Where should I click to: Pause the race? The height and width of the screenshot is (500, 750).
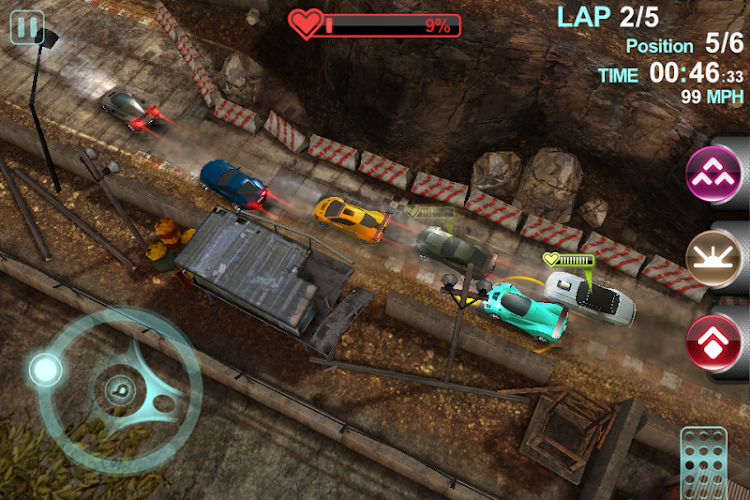click(26, 27)
